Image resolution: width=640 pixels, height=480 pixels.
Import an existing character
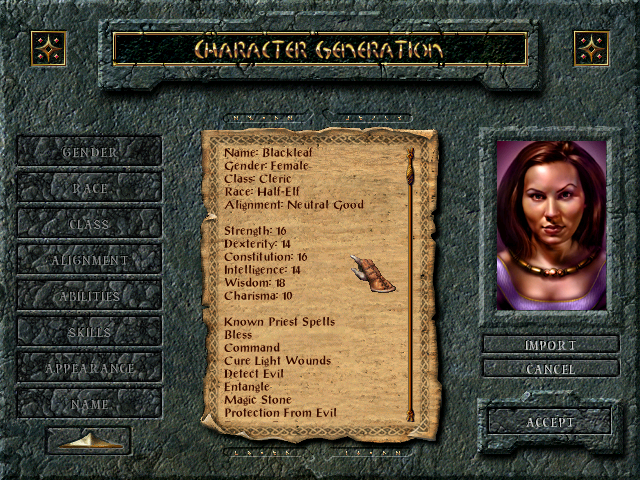pos(550,345)
